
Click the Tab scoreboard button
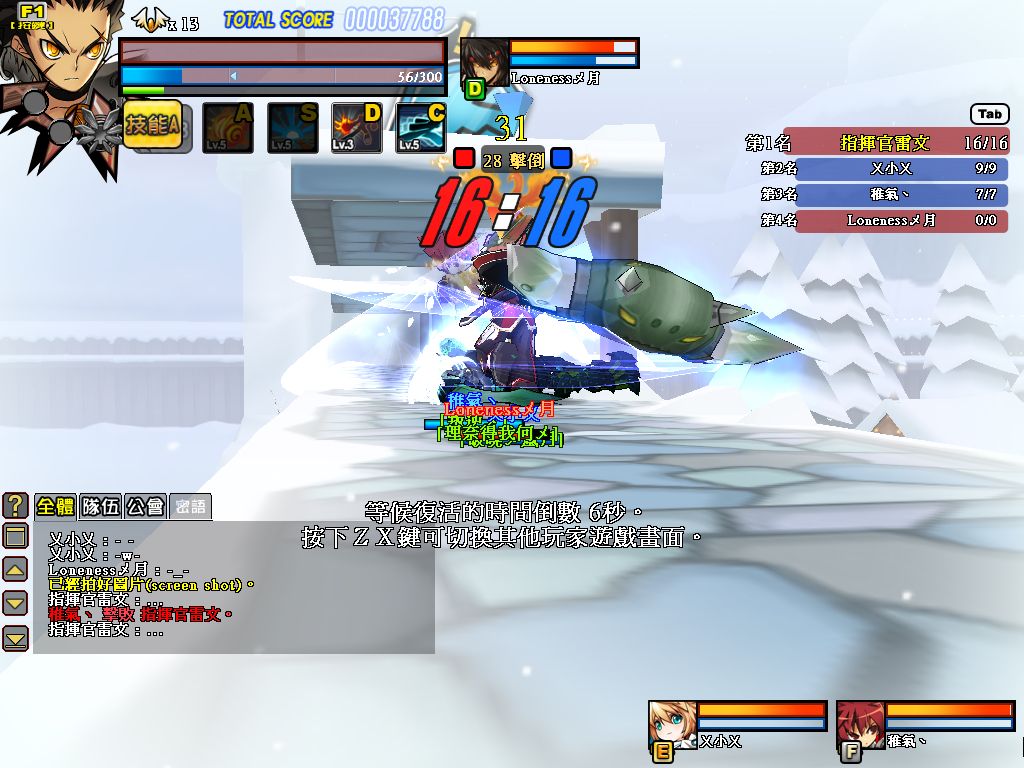[989, 114]
